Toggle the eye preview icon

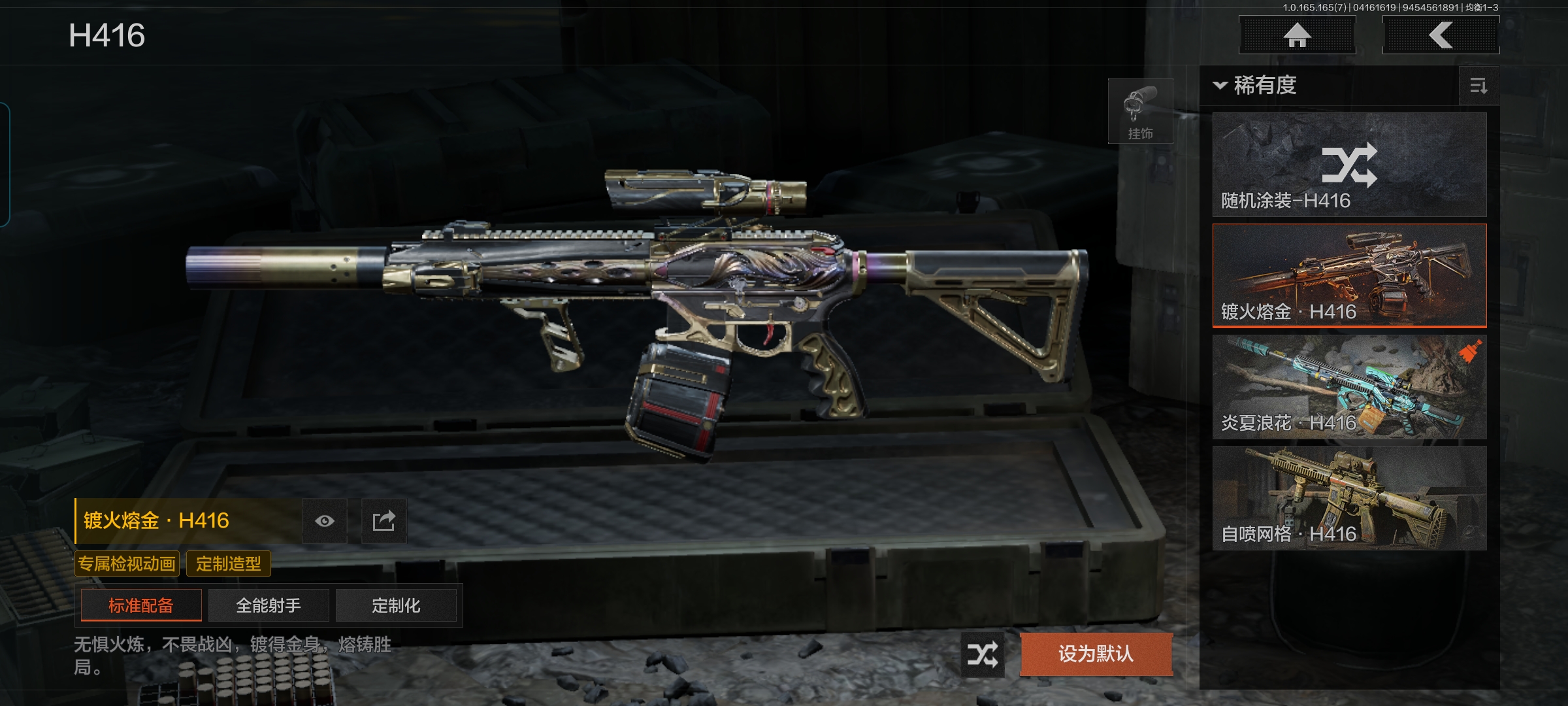(x=325, y=521)
